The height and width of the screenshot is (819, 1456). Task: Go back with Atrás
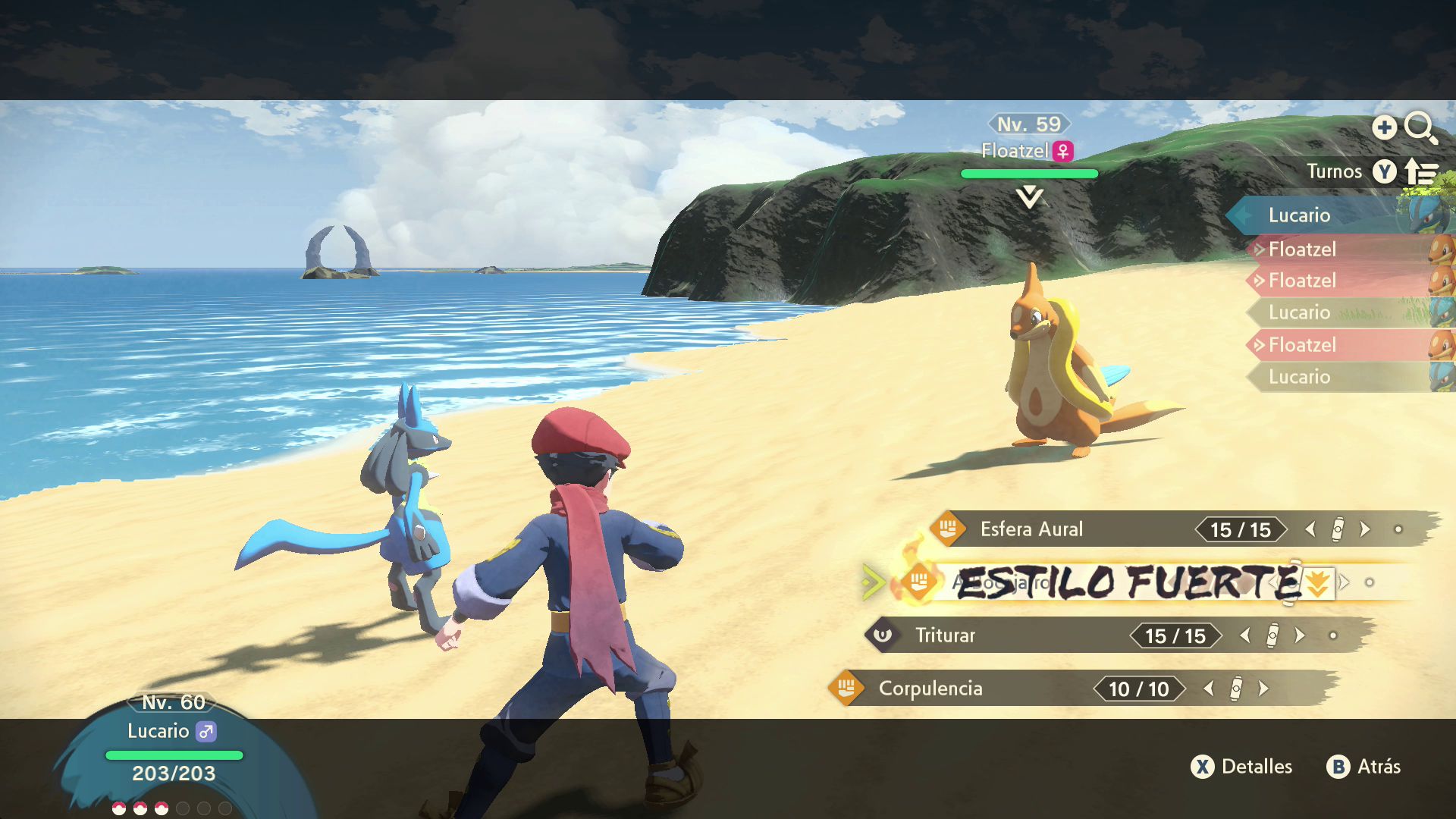point(1363,767)
